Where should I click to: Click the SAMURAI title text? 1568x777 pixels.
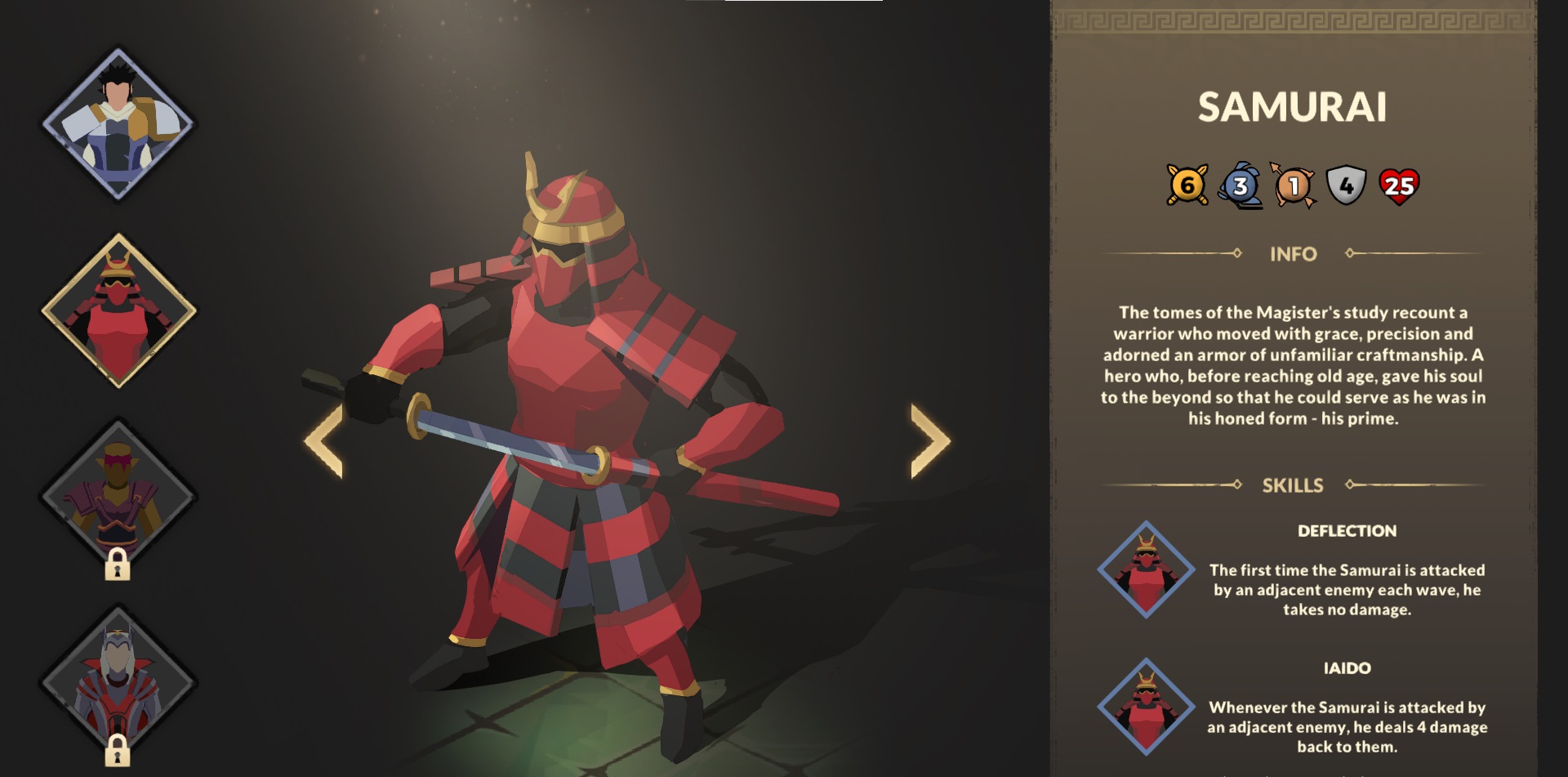pyautogui.click(x=1291, y=107)
